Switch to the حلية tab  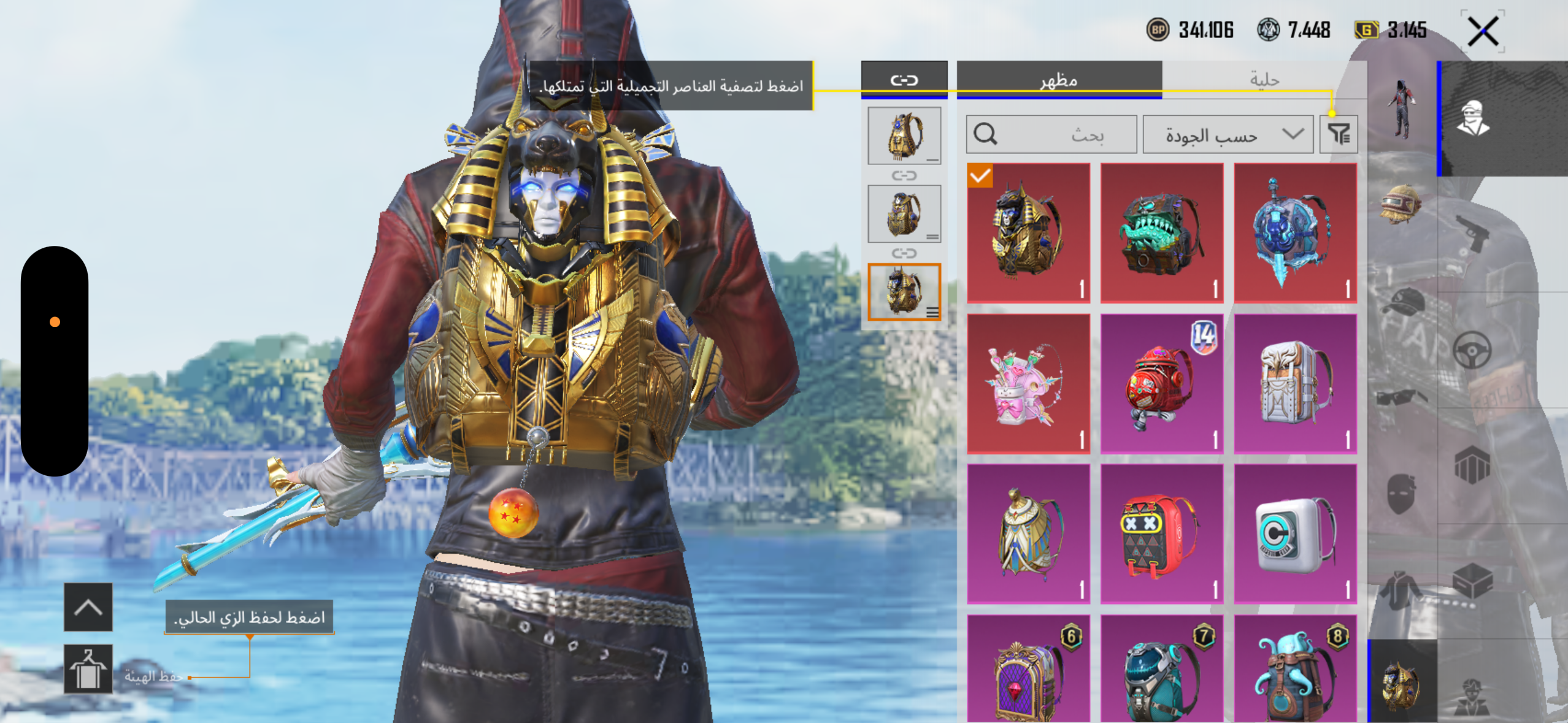pyautogui.click(x=1264, y=80)
